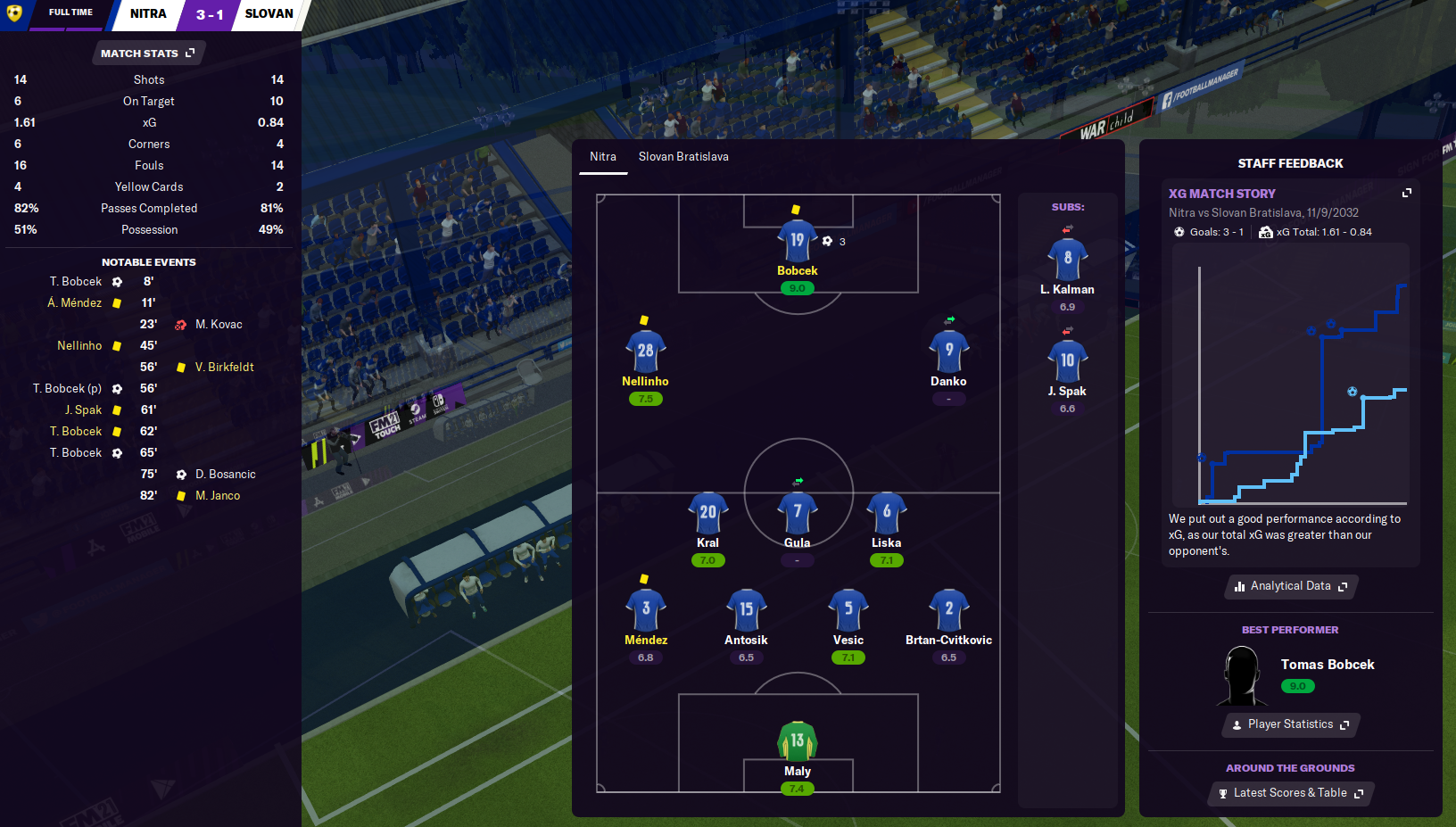This screenshot has width=1456, height=827.
Task: Open V. Birkfeldt's yellow card event
Action: (224, 368)
